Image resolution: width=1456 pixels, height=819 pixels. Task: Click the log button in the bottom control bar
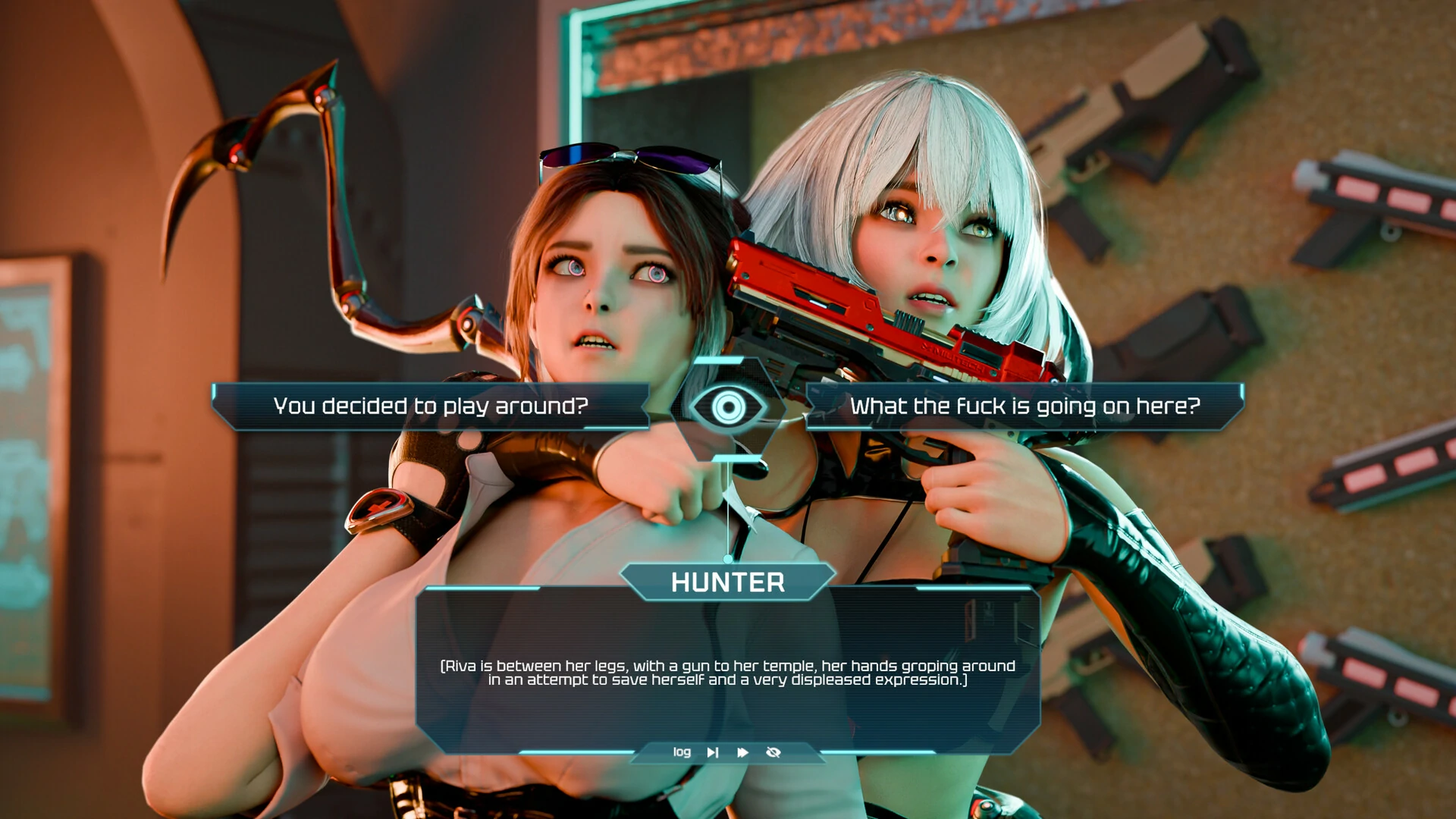680,752
